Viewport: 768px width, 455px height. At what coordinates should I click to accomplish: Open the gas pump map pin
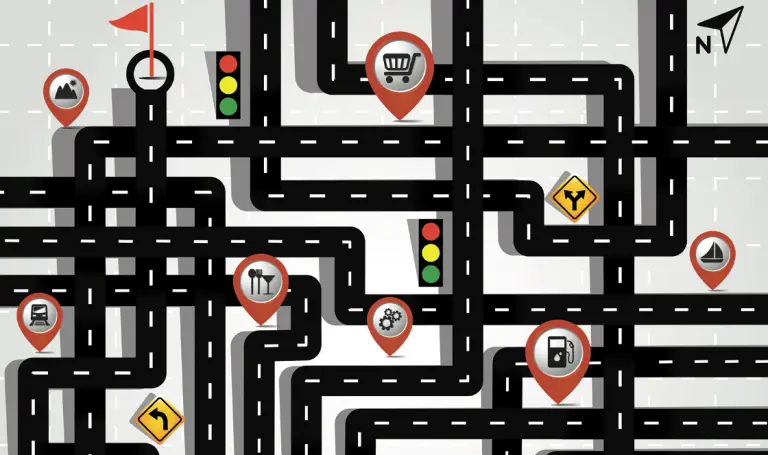[x=557, y=352]
